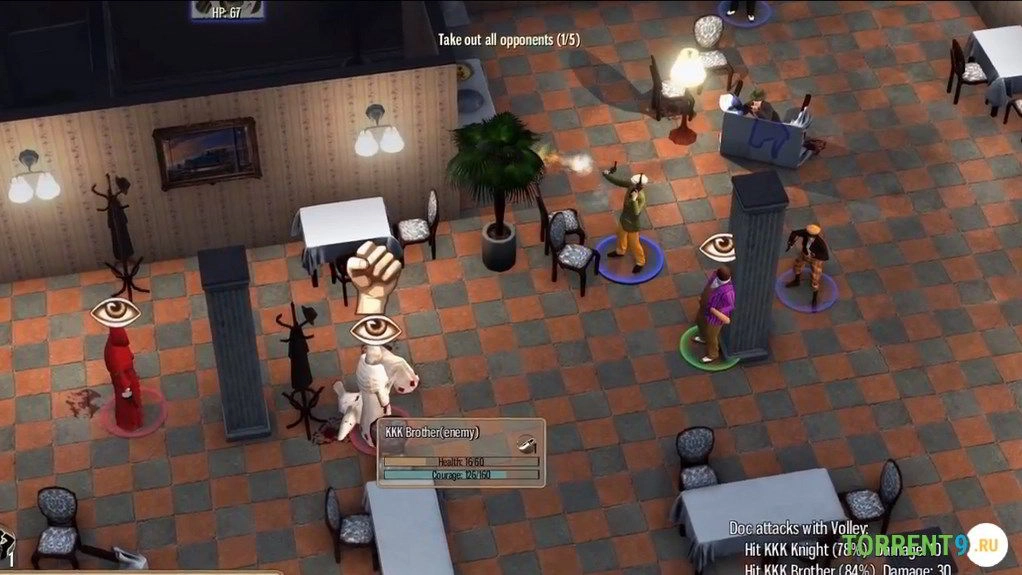Select the character portrait showing HP: 67

click(x=228, y=9)
